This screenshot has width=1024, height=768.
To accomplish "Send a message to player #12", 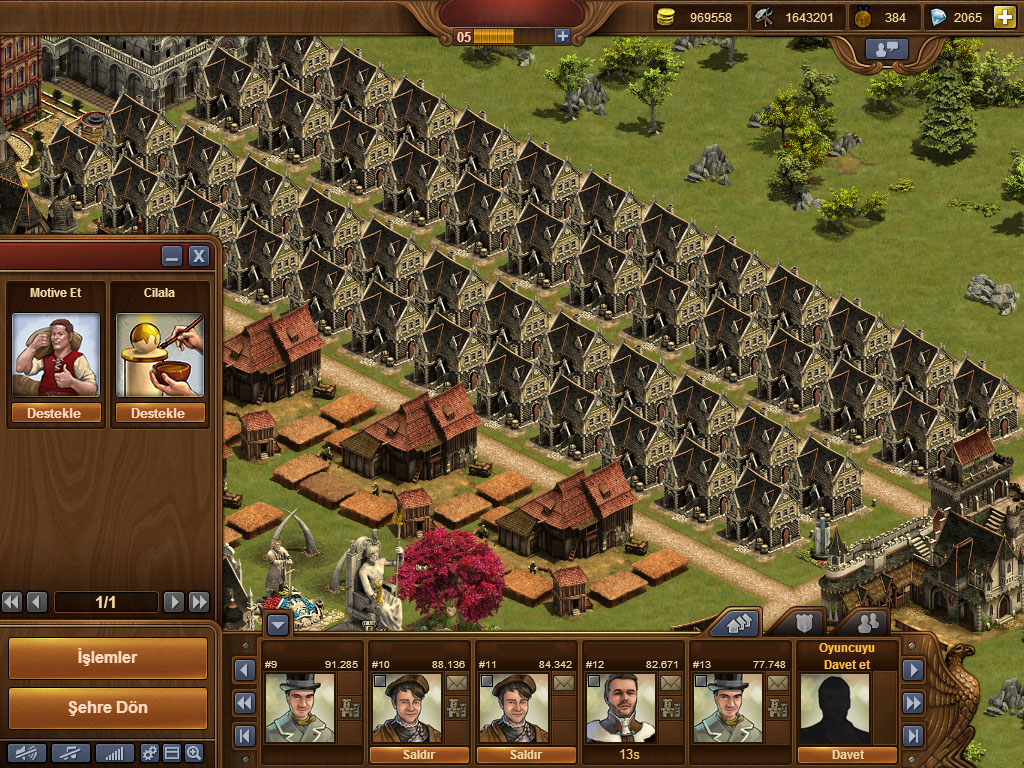I will pos(670,683).
